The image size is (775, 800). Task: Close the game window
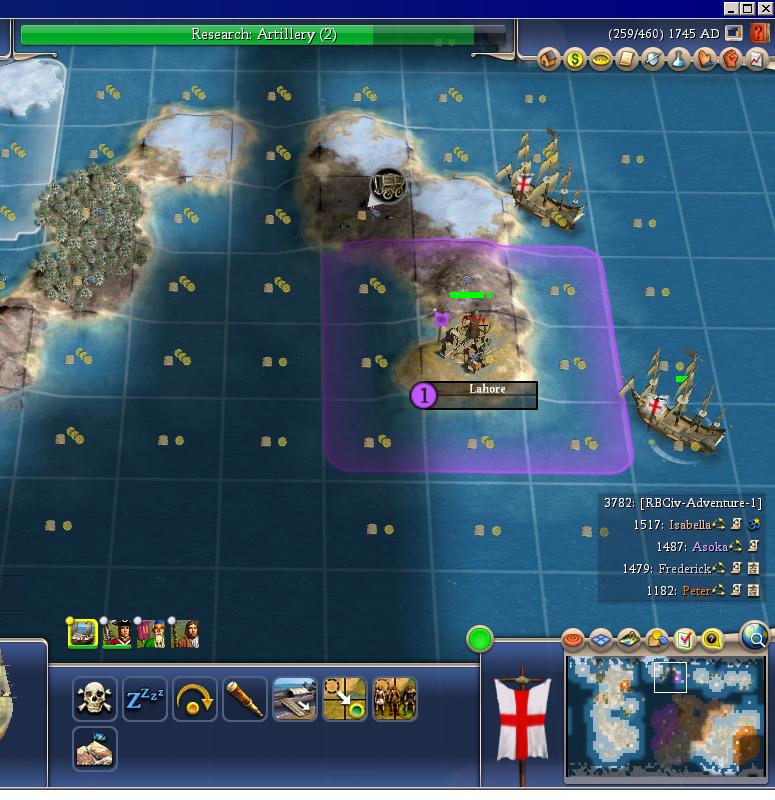766,9
